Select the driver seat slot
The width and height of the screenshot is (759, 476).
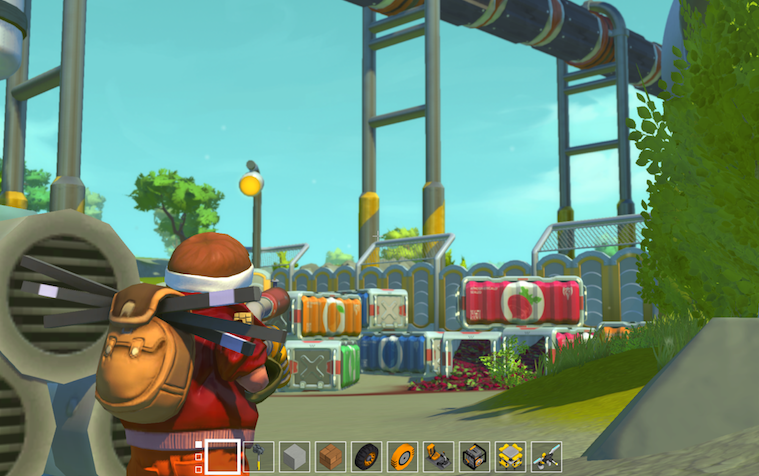point(439,456)
